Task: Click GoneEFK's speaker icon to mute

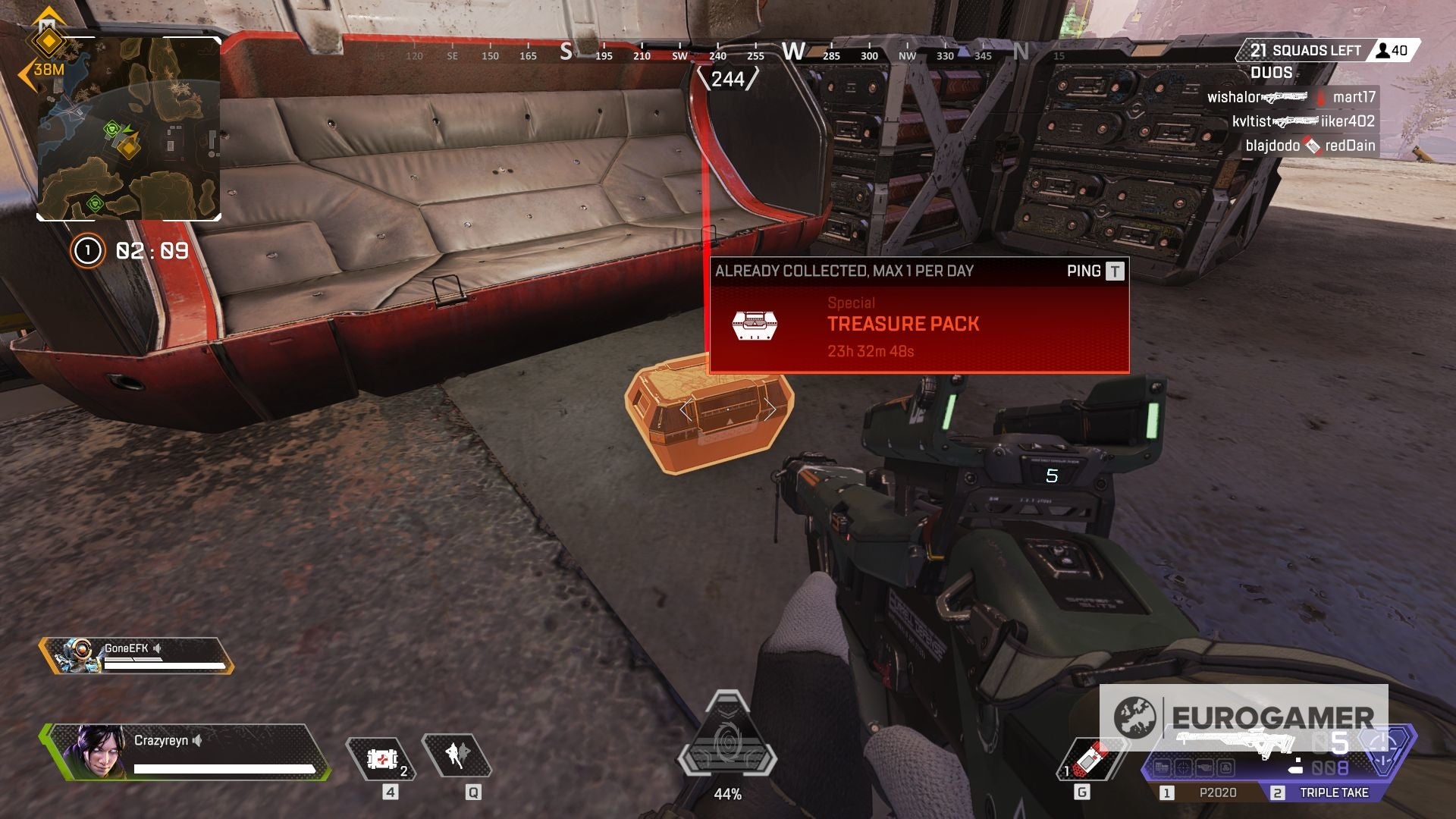Action: point(157,647)
